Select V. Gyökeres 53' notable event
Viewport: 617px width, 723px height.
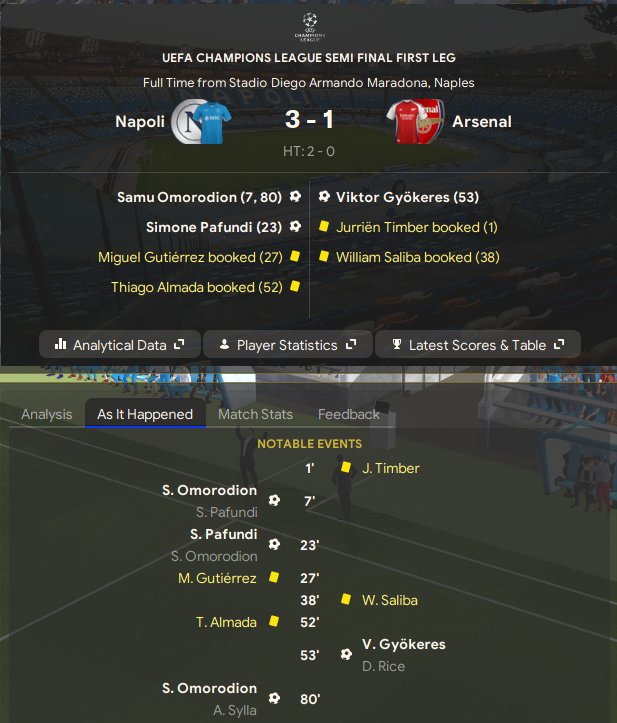point(404,645)
